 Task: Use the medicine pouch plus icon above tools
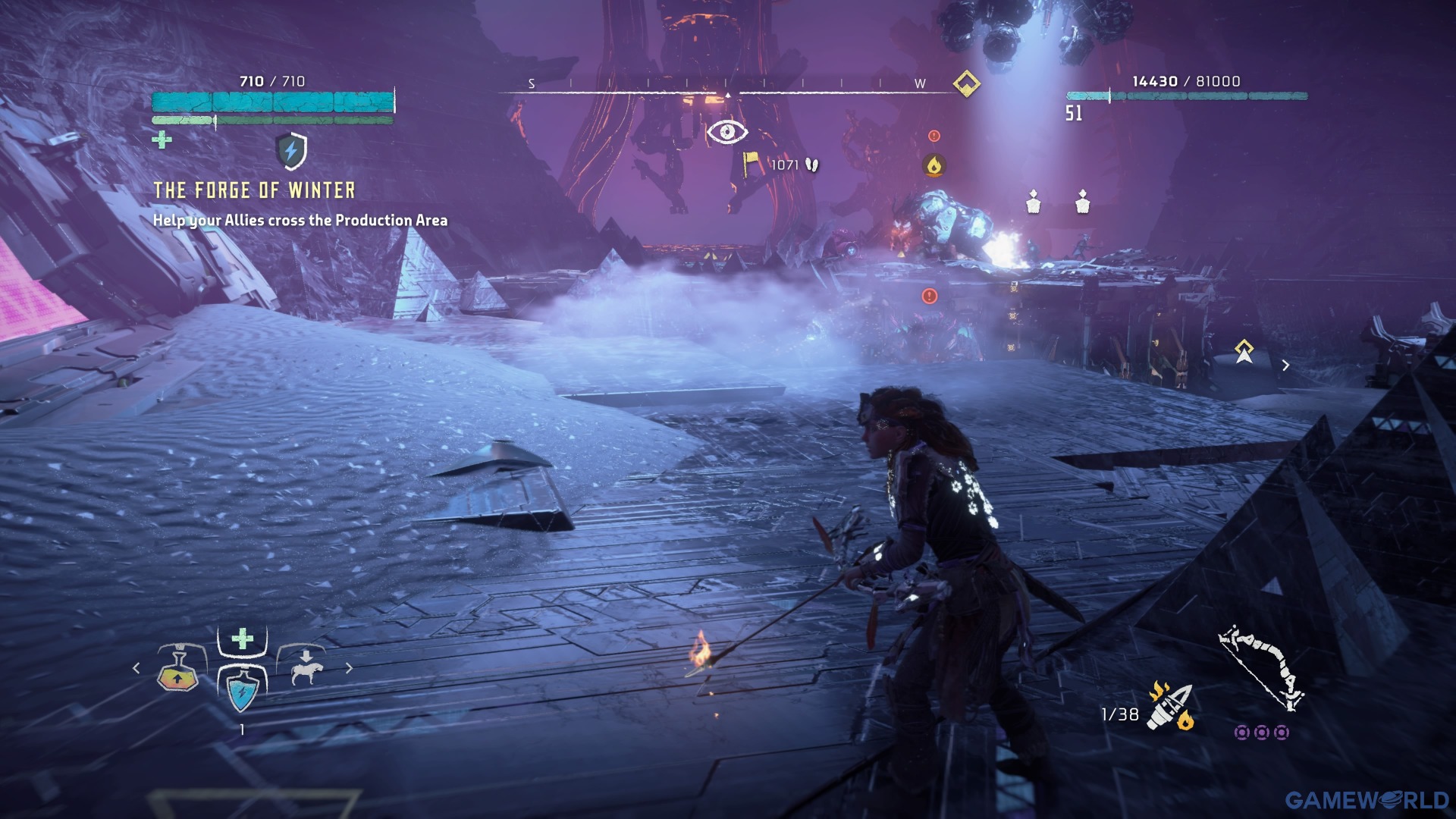(x=242, y=639)
